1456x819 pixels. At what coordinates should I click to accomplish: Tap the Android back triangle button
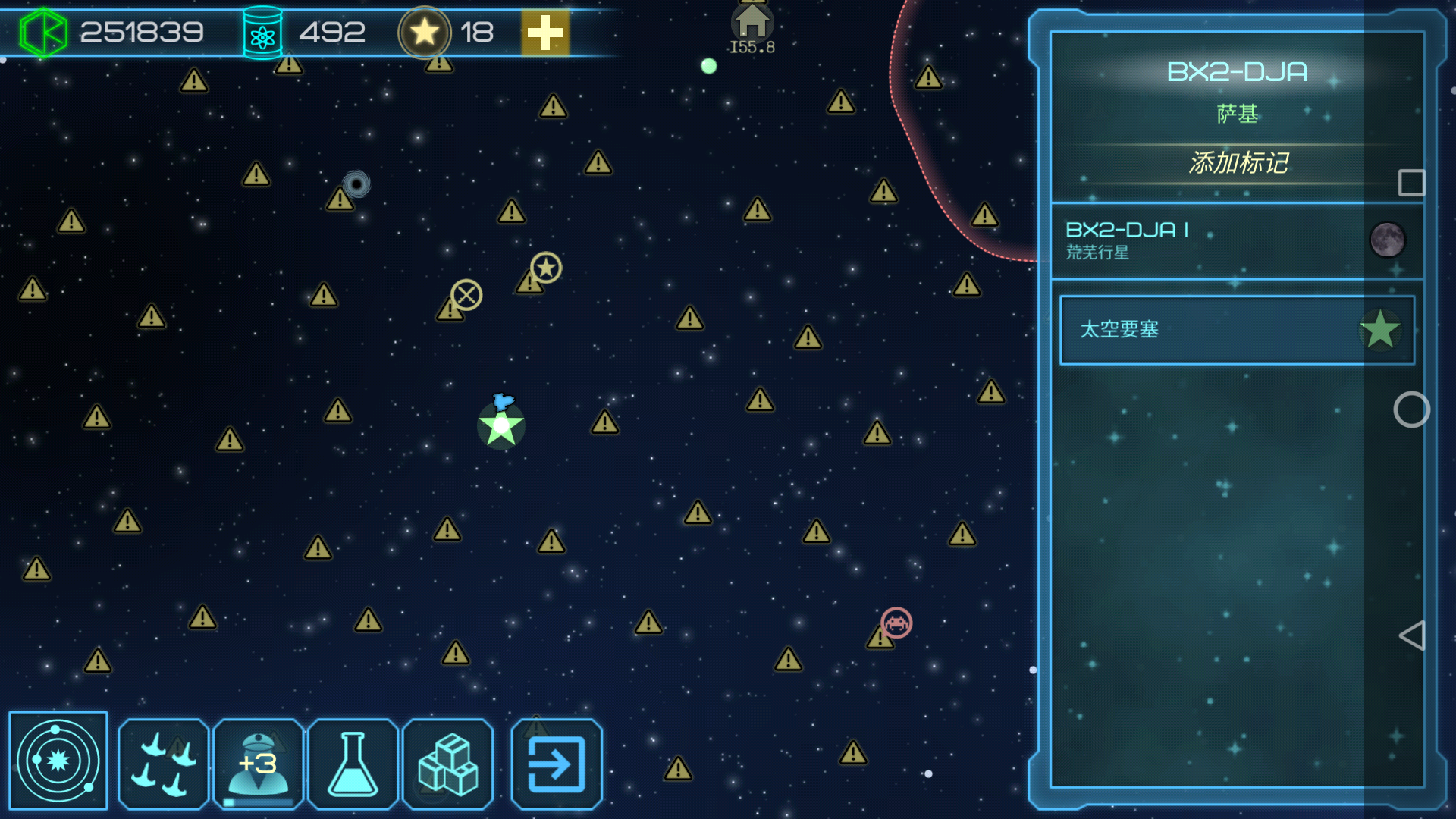[x=1411, y=635]
